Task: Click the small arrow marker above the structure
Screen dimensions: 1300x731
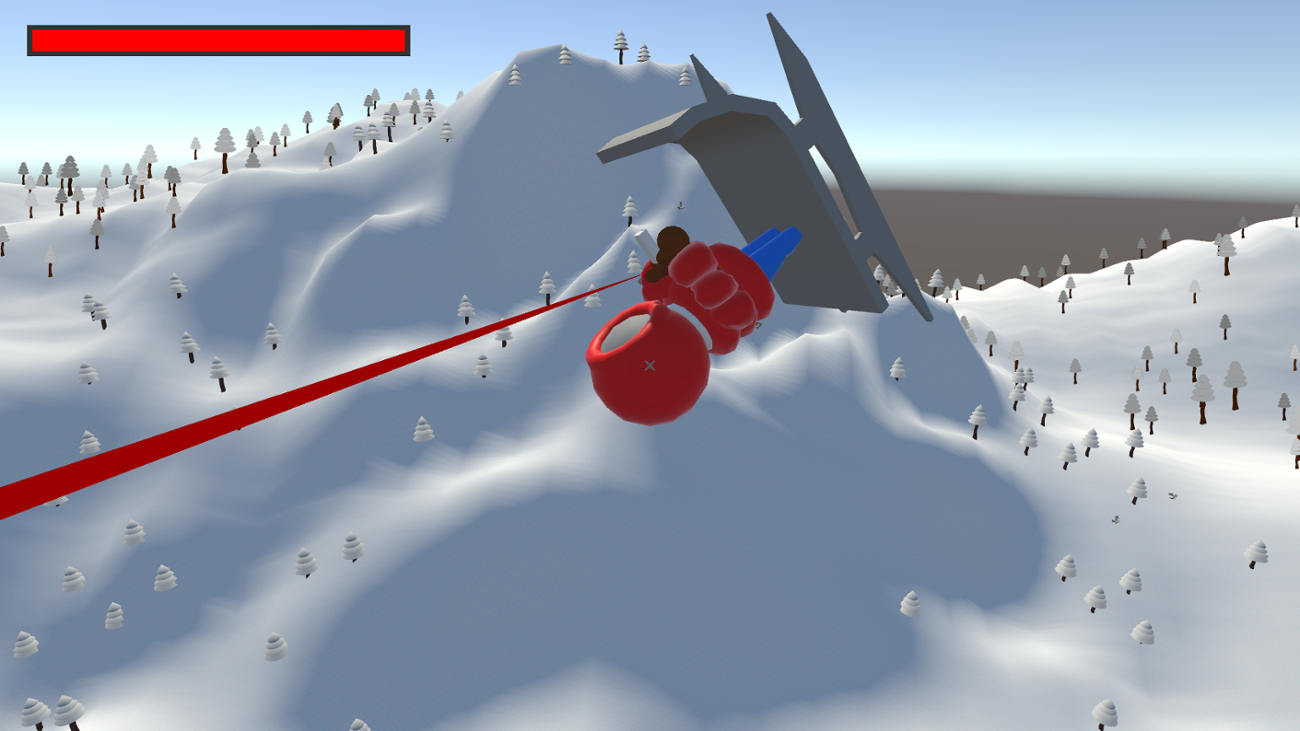Action: [680, 207]
